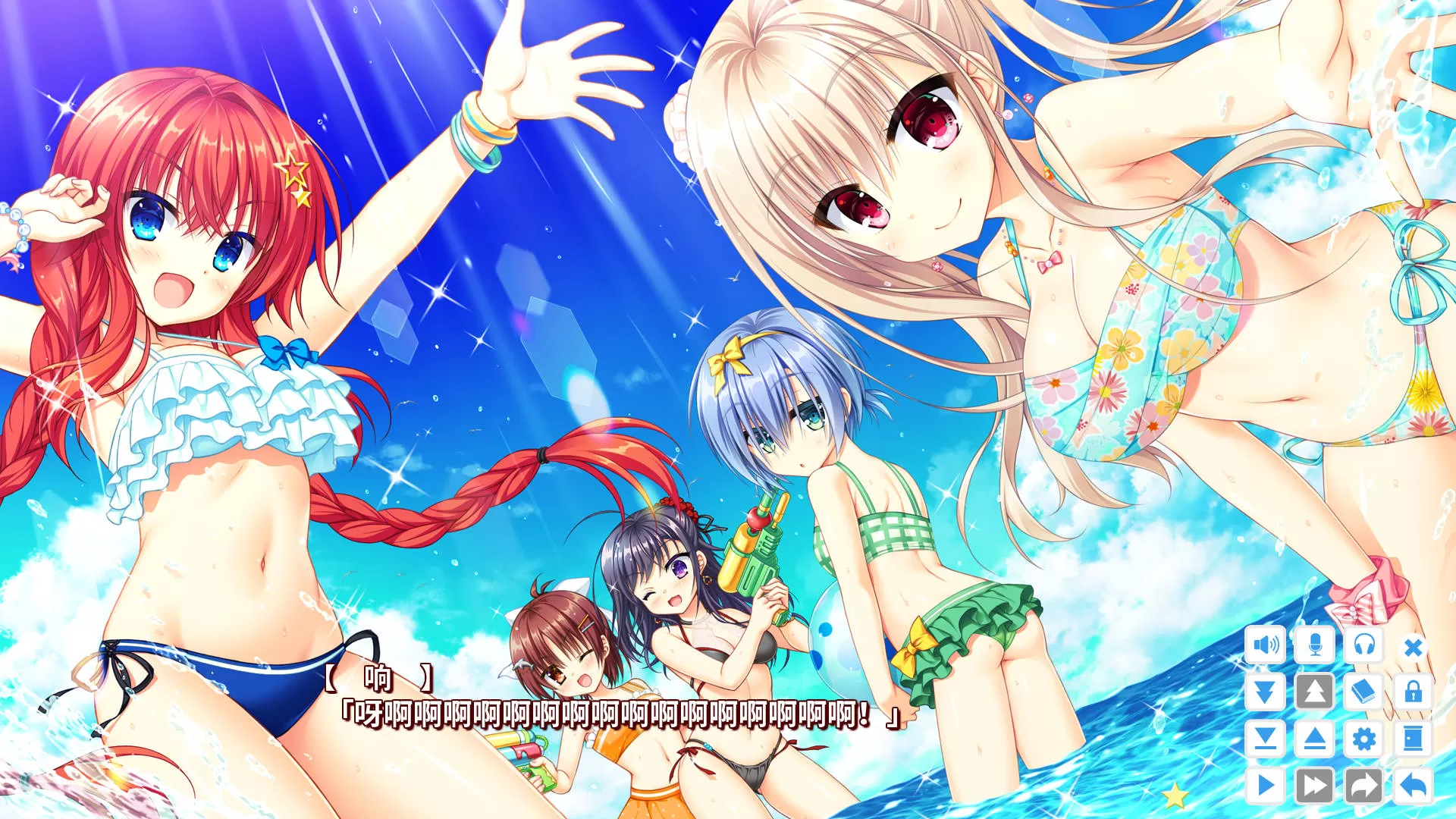Open settings via the gear icon
The image size is (1456, 819).
coord(1363,739)
